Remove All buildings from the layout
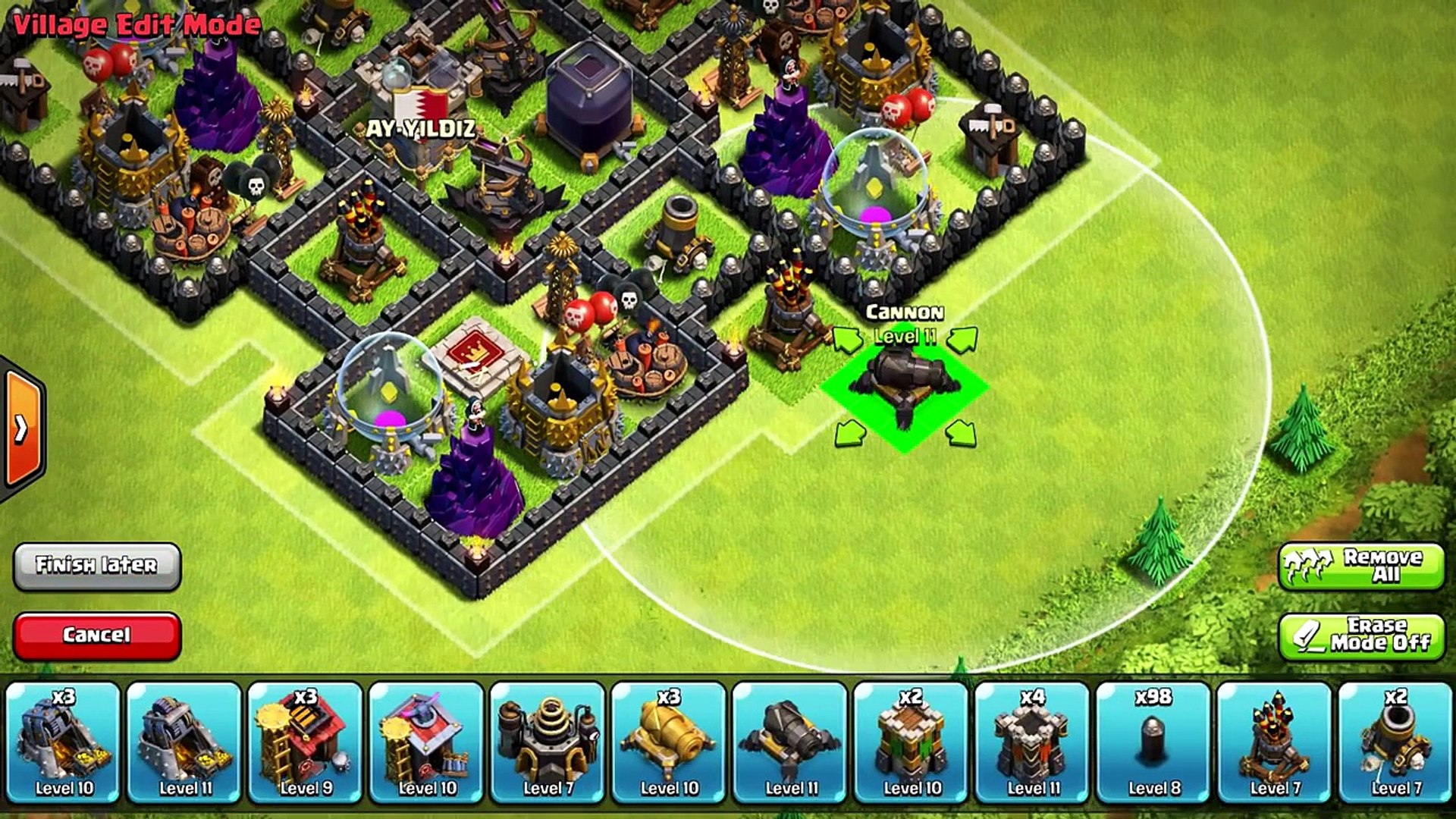 tap(1361, 566)
